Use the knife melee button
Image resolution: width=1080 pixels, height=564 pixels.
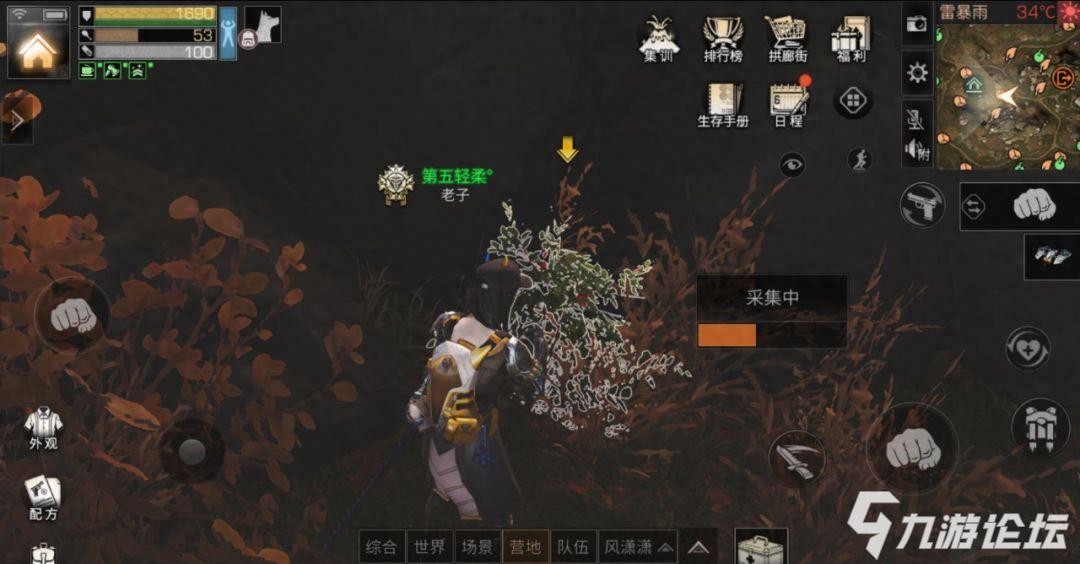pos(797,459)
